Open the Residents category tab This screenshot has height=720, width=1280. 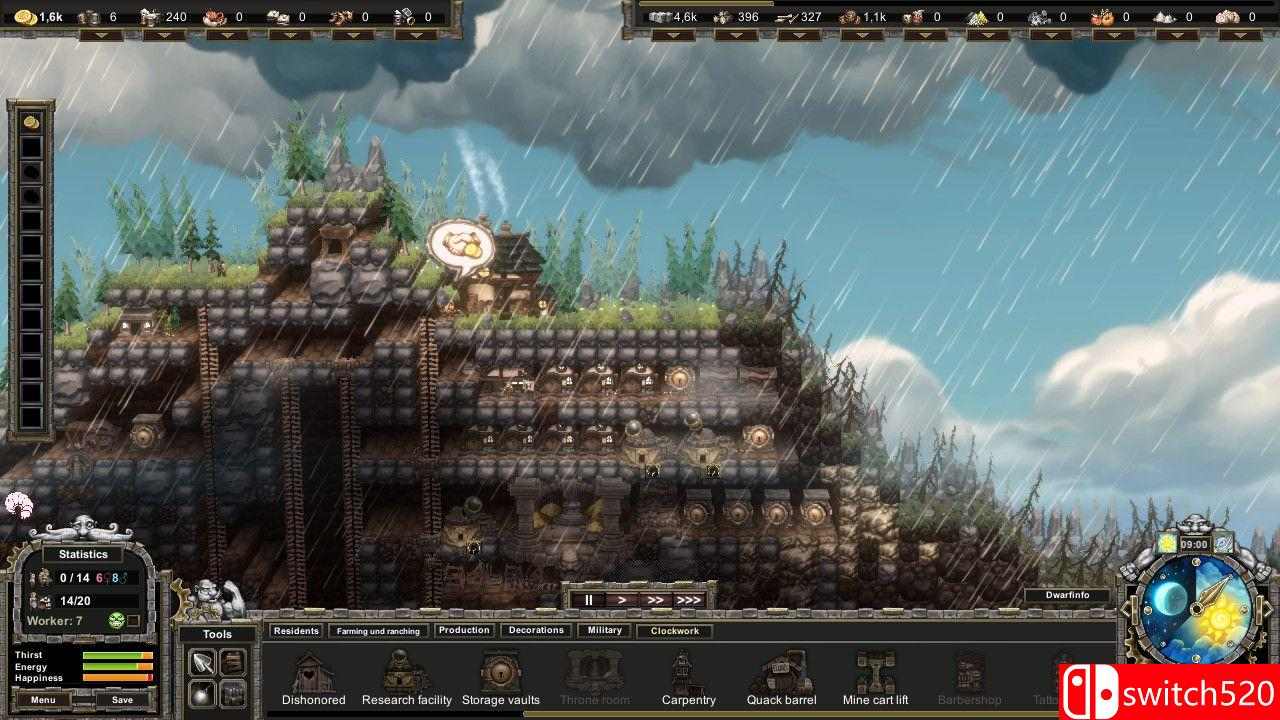pyautogui.click(x=296, y=630)
